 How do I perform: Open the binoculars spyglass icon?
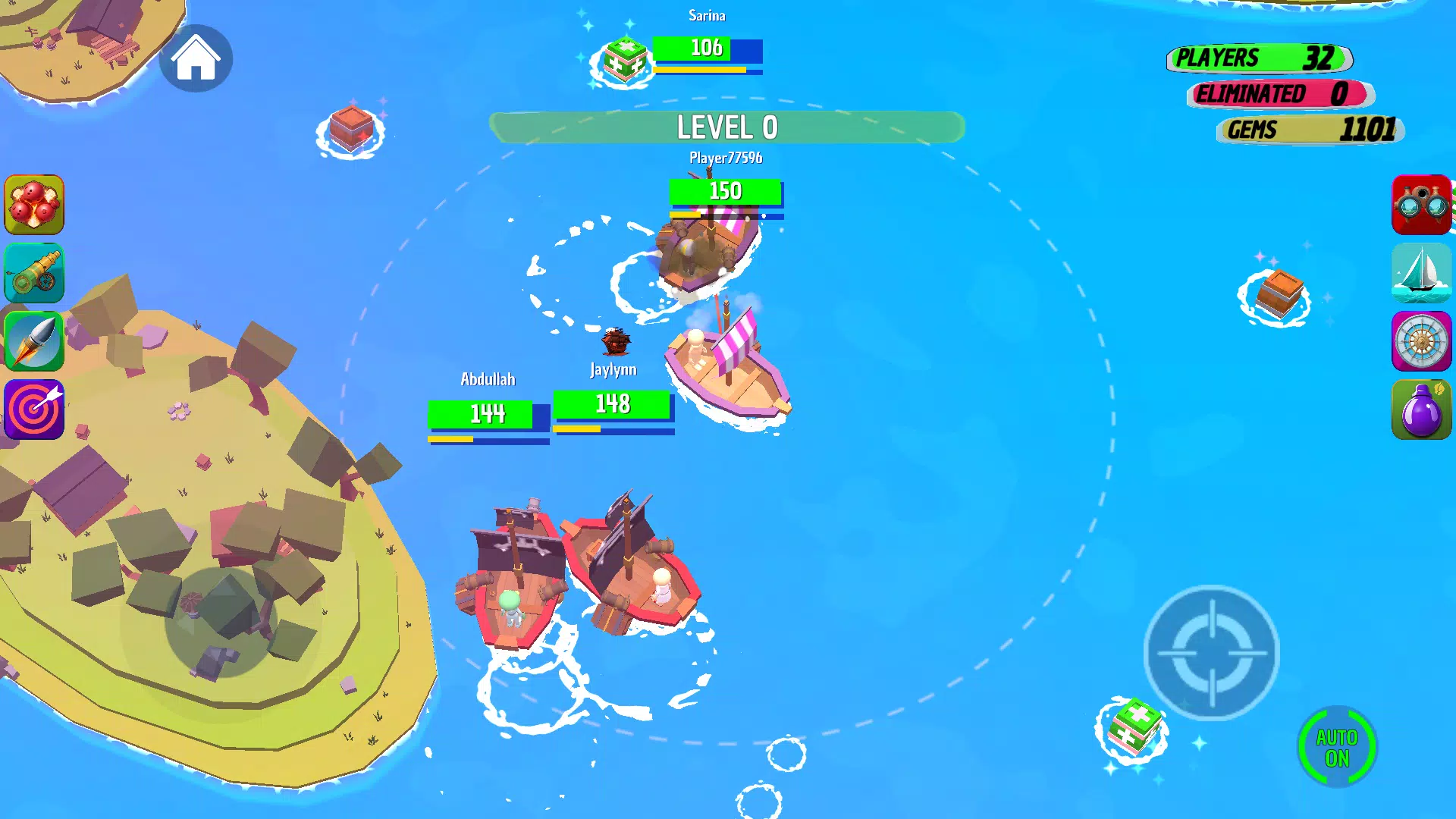tap(1422, 205)
